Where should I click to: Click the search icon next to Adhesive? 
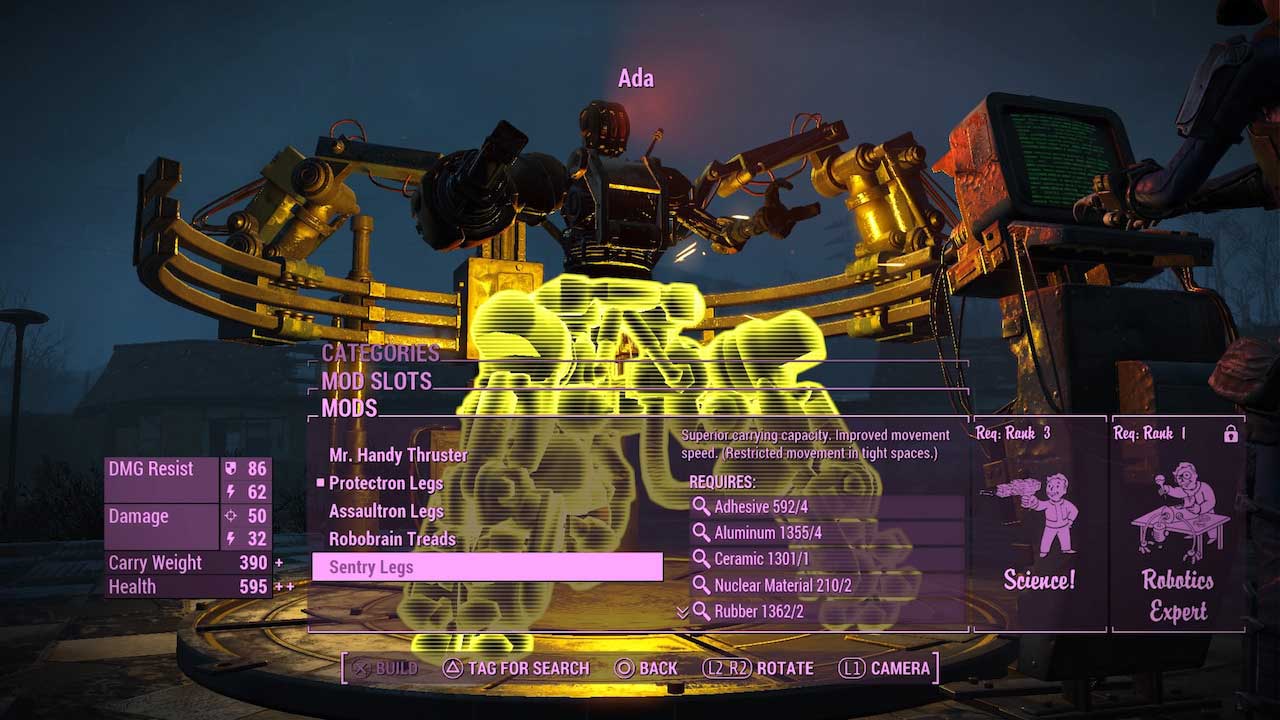(701, 507)
